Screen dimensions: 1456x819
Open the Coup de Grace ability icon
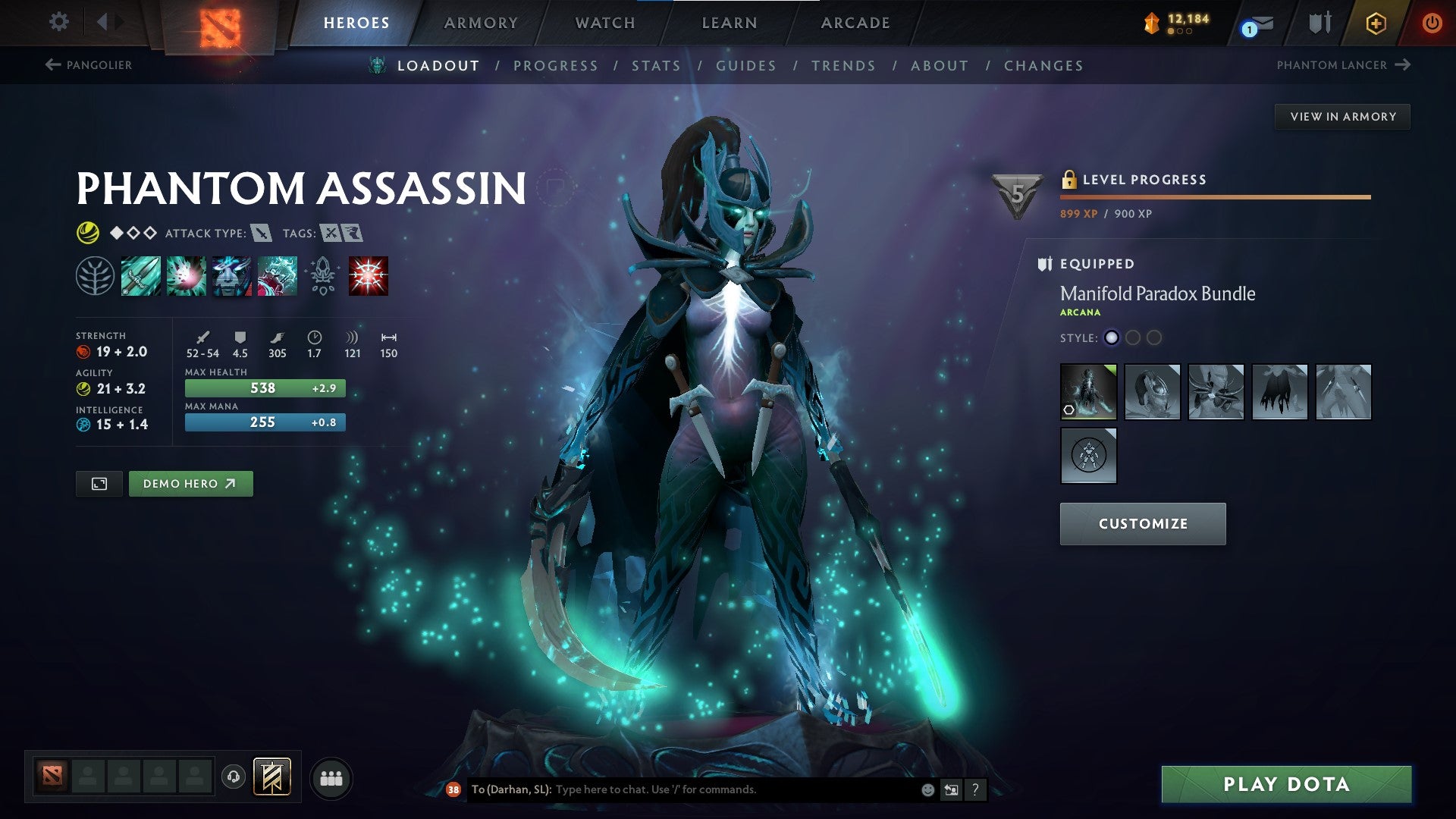[x=367, y=275]
